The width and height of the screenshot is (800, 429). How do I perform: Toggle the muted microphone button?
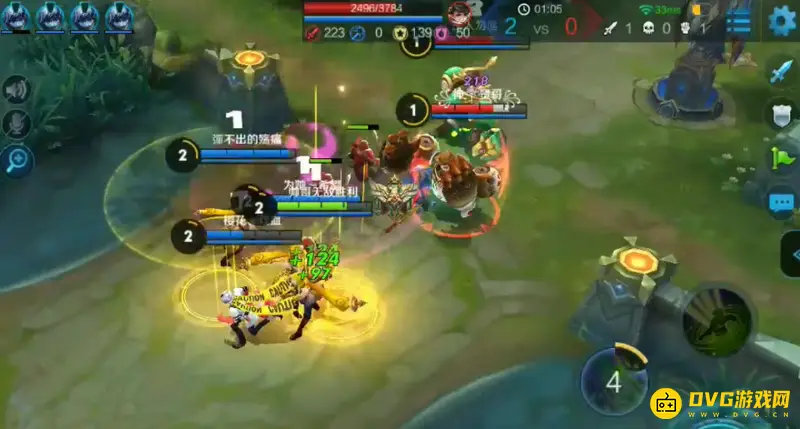point(17,125)
